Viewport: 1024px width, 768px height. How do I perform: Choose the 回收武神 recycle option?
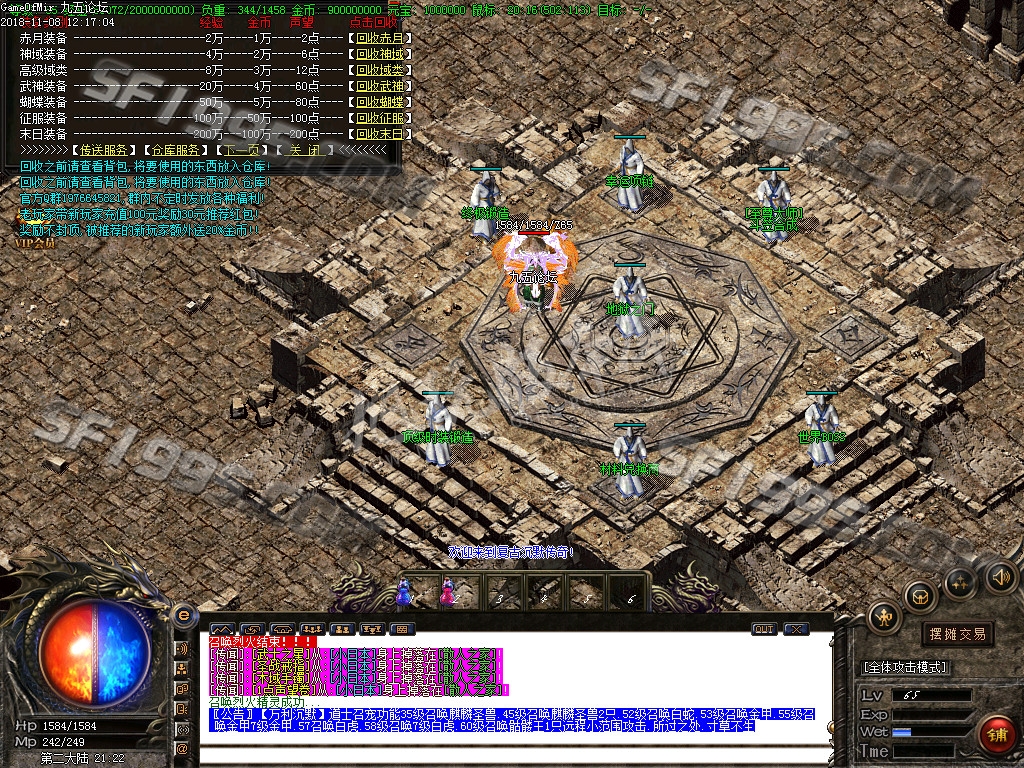click(x=380, y=86)
